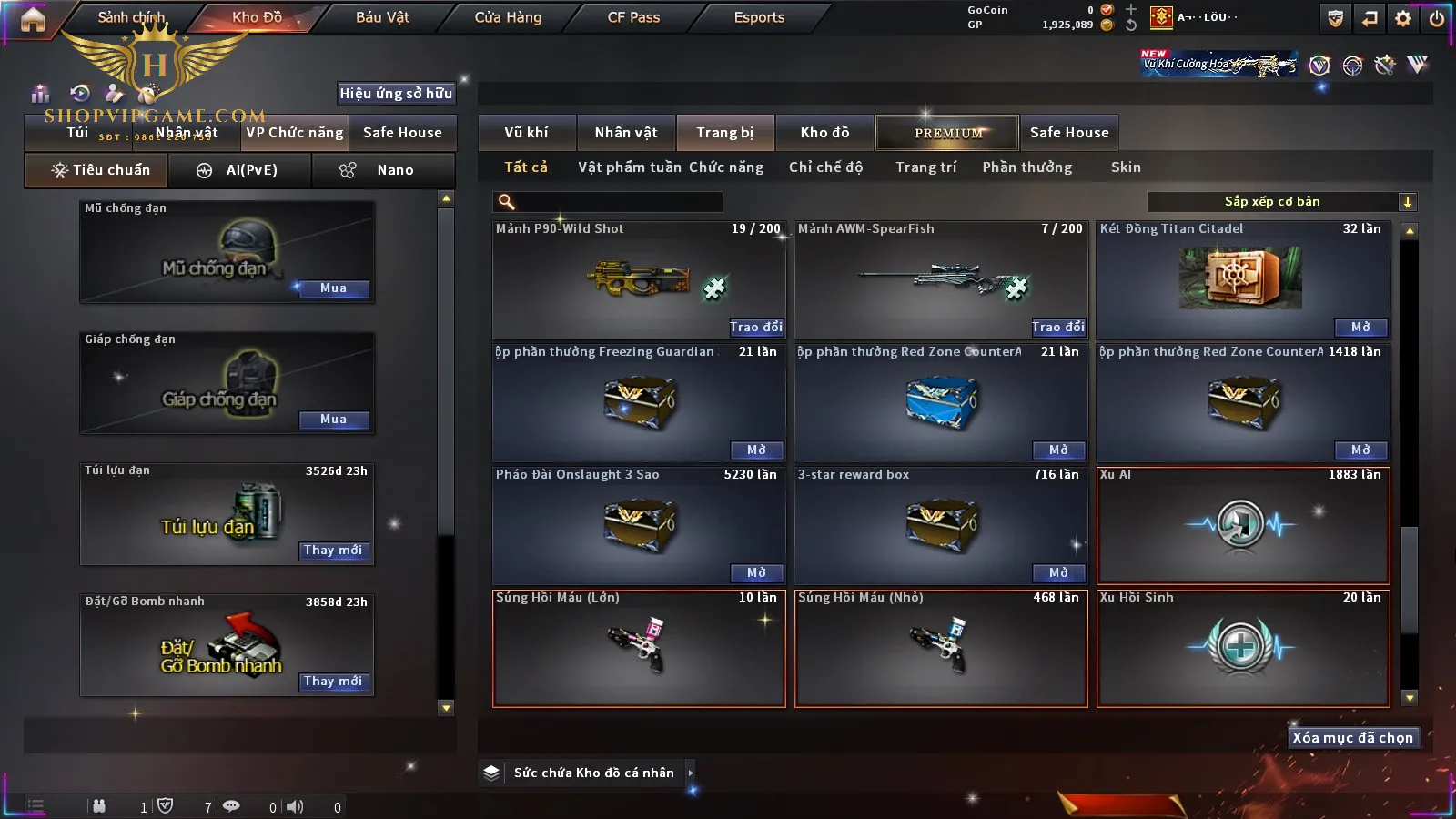
Task: Open the Esports menu
Action: [x=759, y=17]
